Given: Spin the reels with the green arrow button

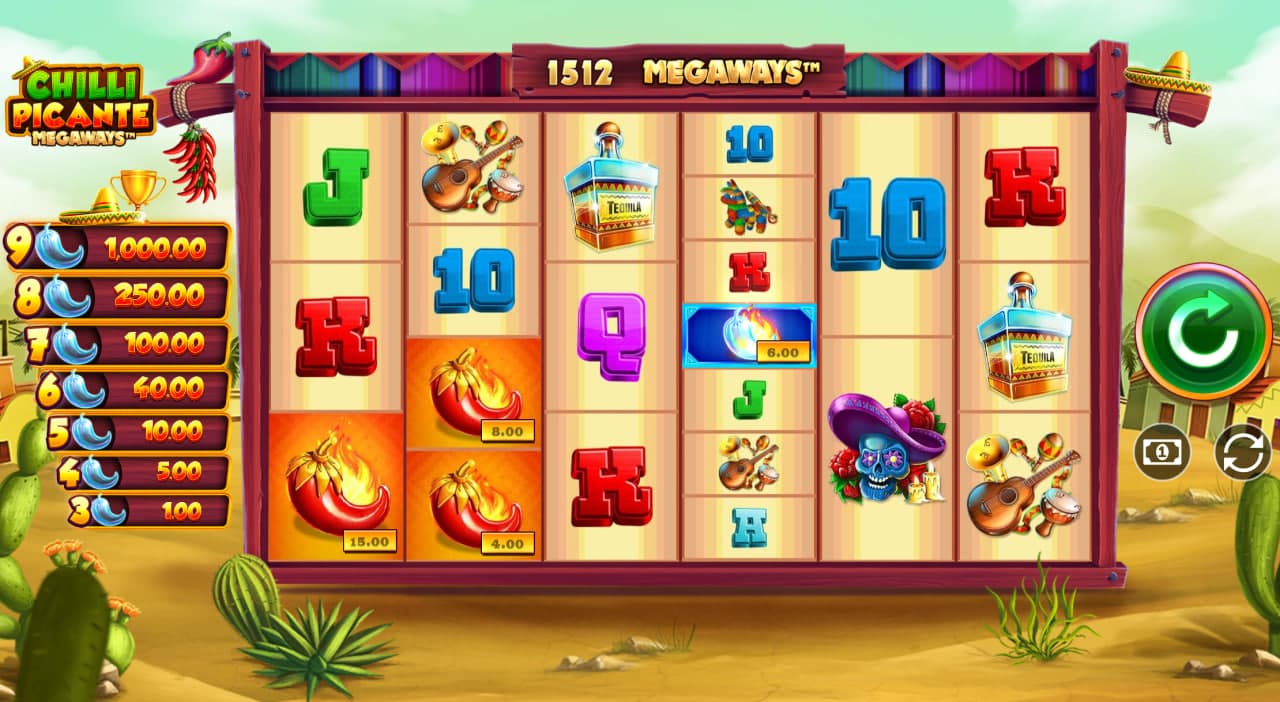Looking at the screenshot, I should [1204, 332].
